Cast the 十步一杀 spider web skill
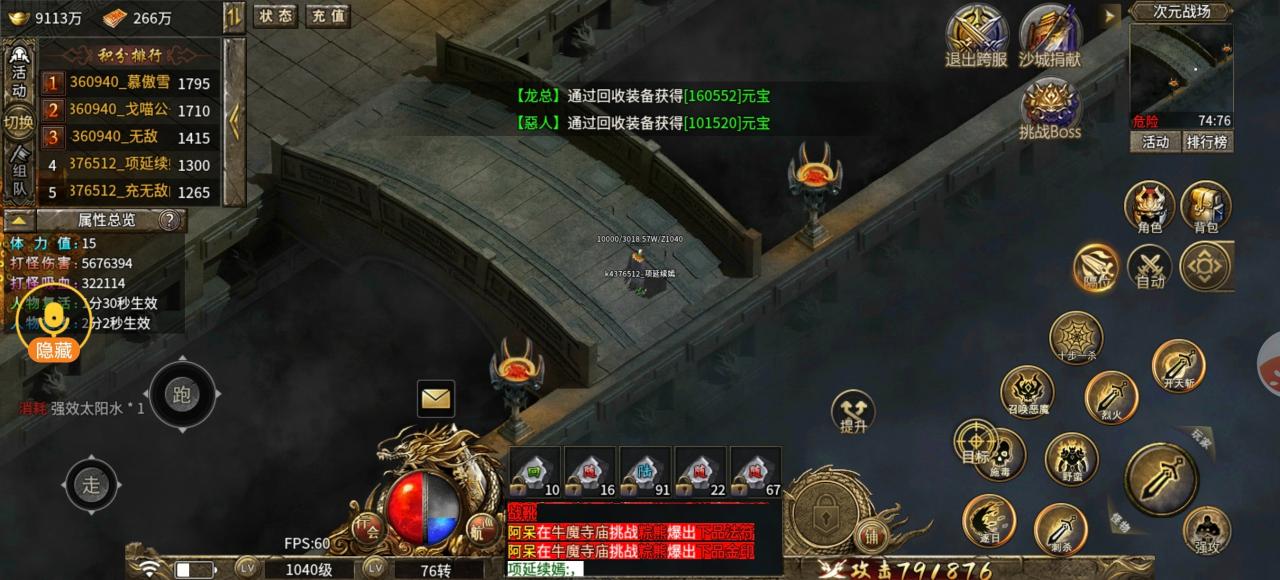This screenshot has height=580, width=1280. [x=1076, y=337]
